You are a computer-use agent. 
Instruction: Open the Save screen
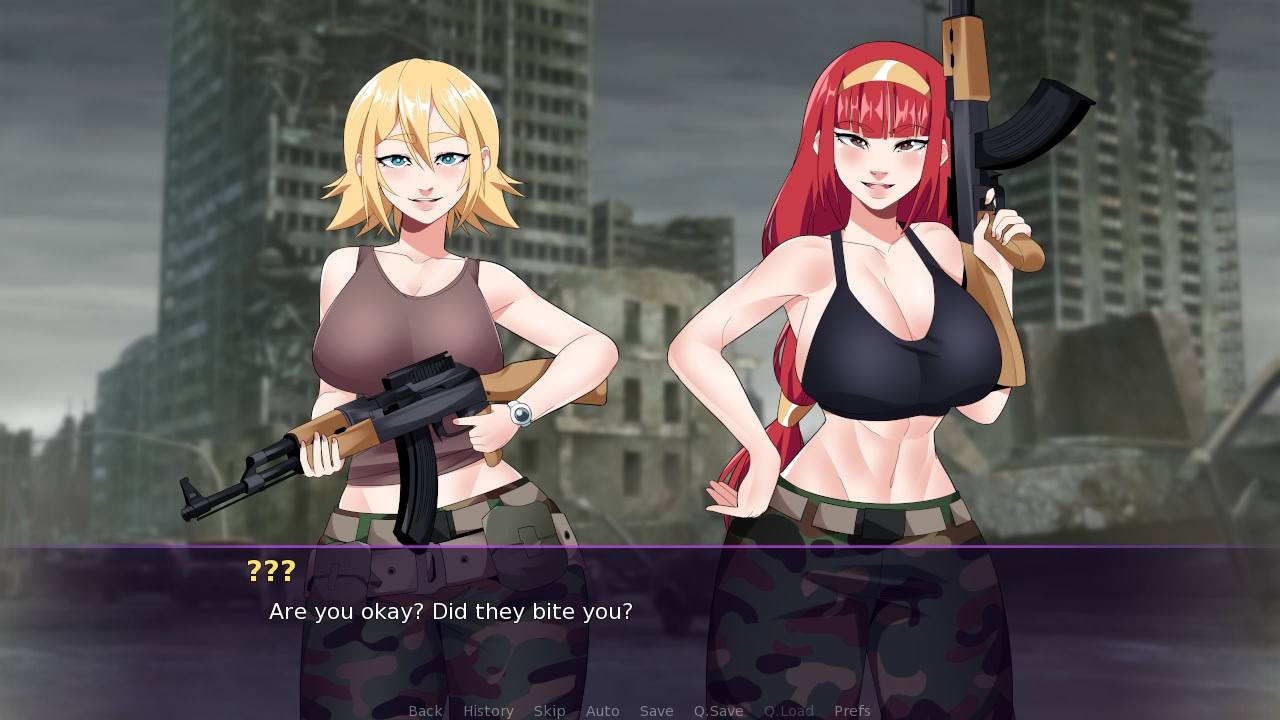[656, 710]
